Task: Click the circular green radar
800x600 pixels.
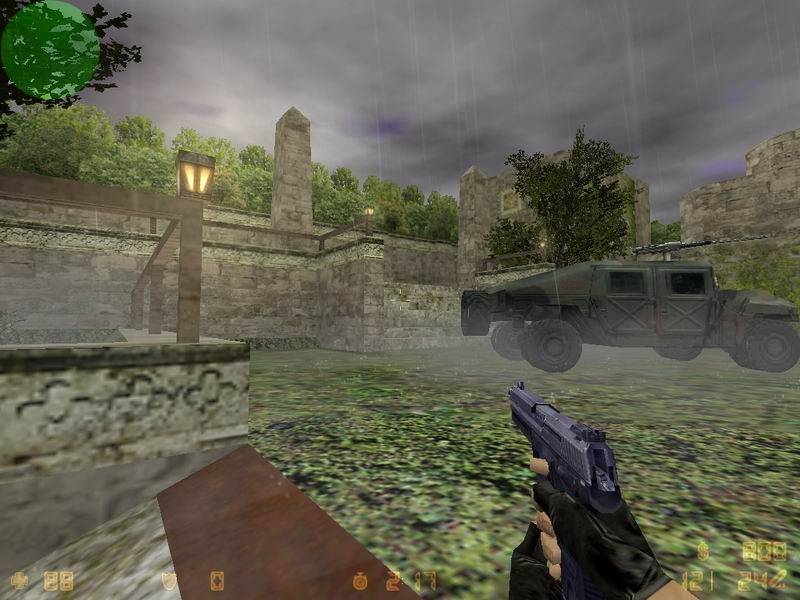Action: tap(50, 50)
